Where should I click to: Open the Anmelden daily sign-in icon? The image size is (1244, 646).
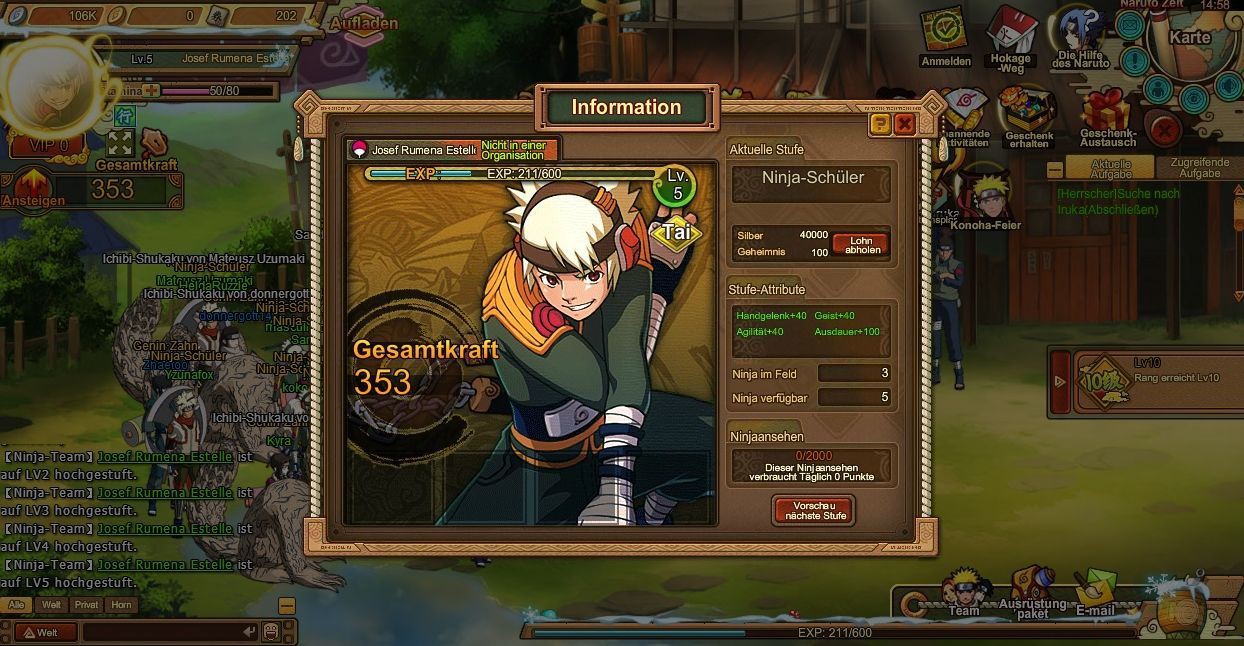[944, 34]
